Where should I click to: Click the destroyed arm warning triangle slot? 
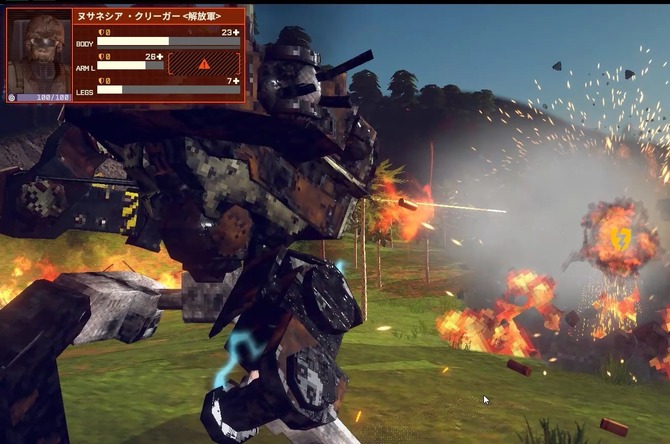(x=203, y=65)
